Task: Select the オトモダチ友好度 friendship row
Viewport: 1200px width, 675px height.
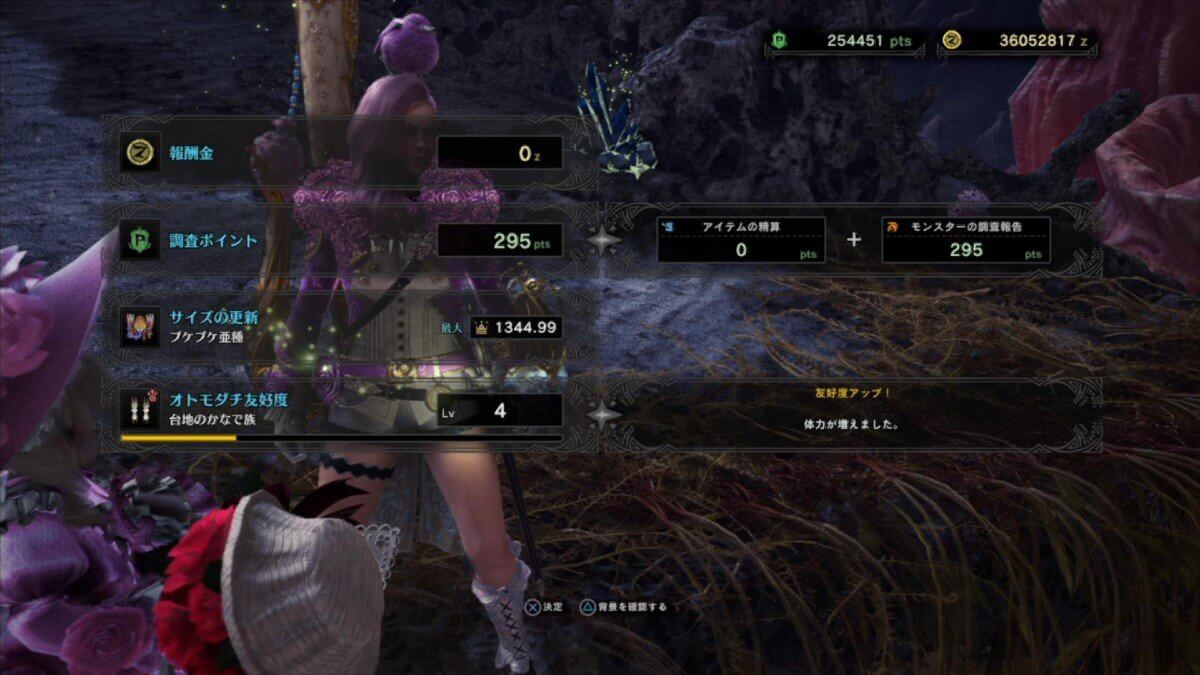Action: (x=340, y=410)
